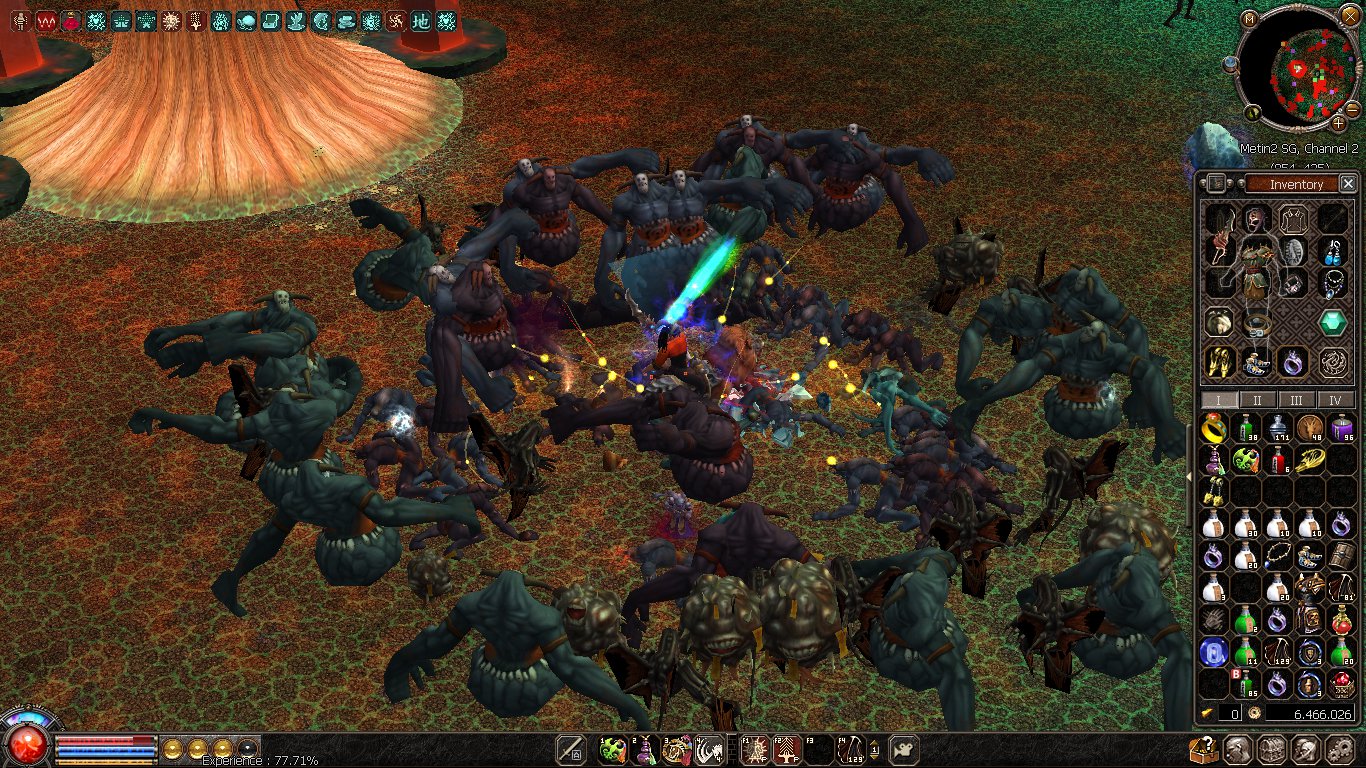This screenshot has width=1366, height=768.
Task: Select the blue earrings equipment slot
Action: 1332,251
